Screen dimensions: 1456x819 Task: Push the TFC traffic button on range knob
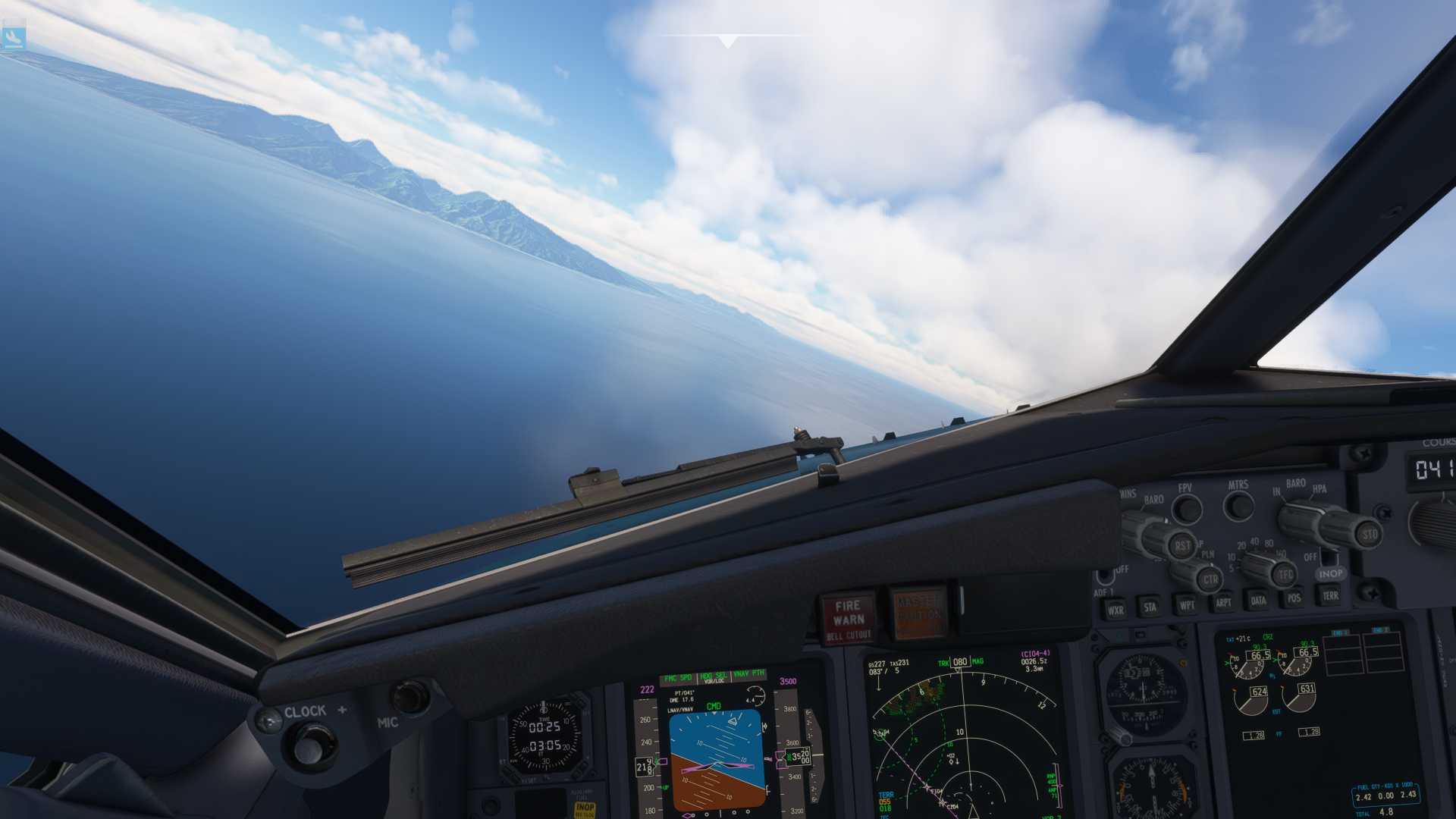coord(1285,574)
